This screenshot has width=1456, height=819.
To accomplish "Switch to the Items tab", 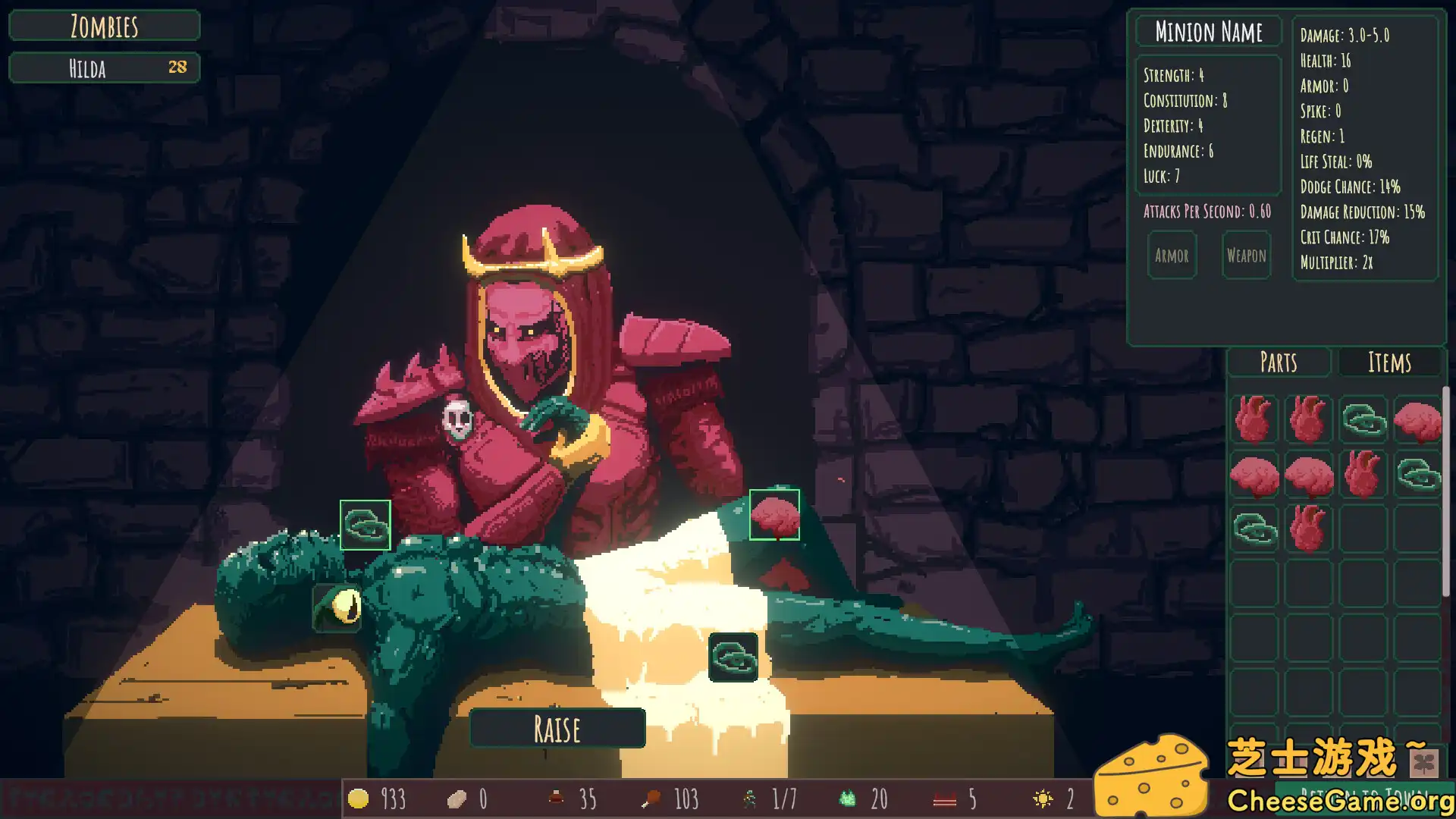I will click(x=1391, y=362).
